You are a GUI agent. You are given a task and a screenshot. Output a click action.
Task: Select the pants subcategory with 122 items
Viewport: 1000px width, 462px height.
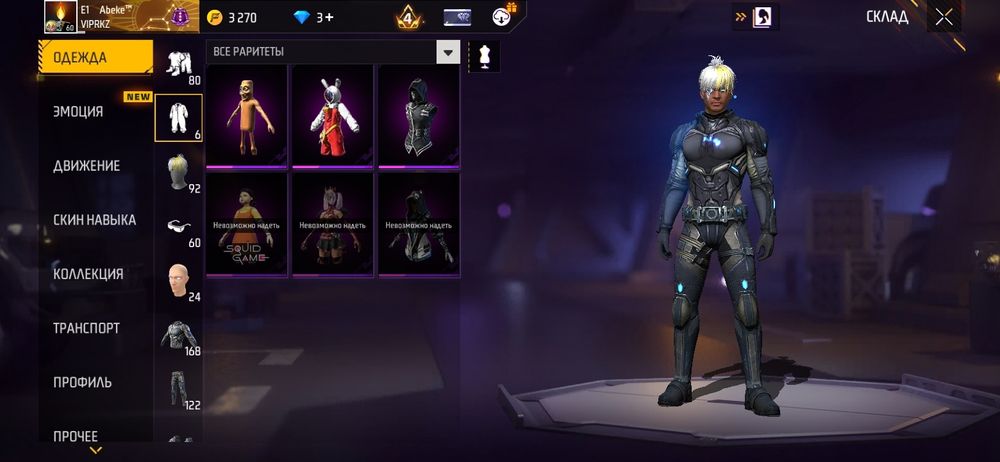pyautogui.click(x=179, y=390)
